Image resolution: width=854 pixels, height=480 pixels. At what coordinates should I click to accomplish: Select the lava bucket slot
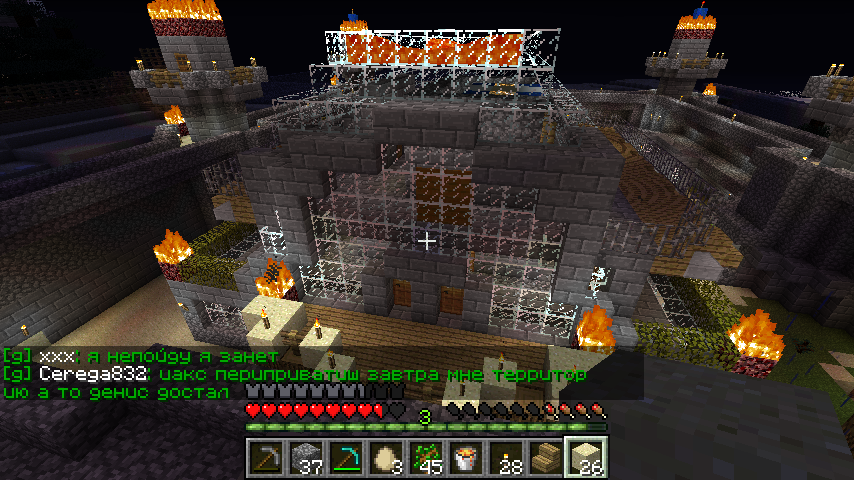point(466,458)
